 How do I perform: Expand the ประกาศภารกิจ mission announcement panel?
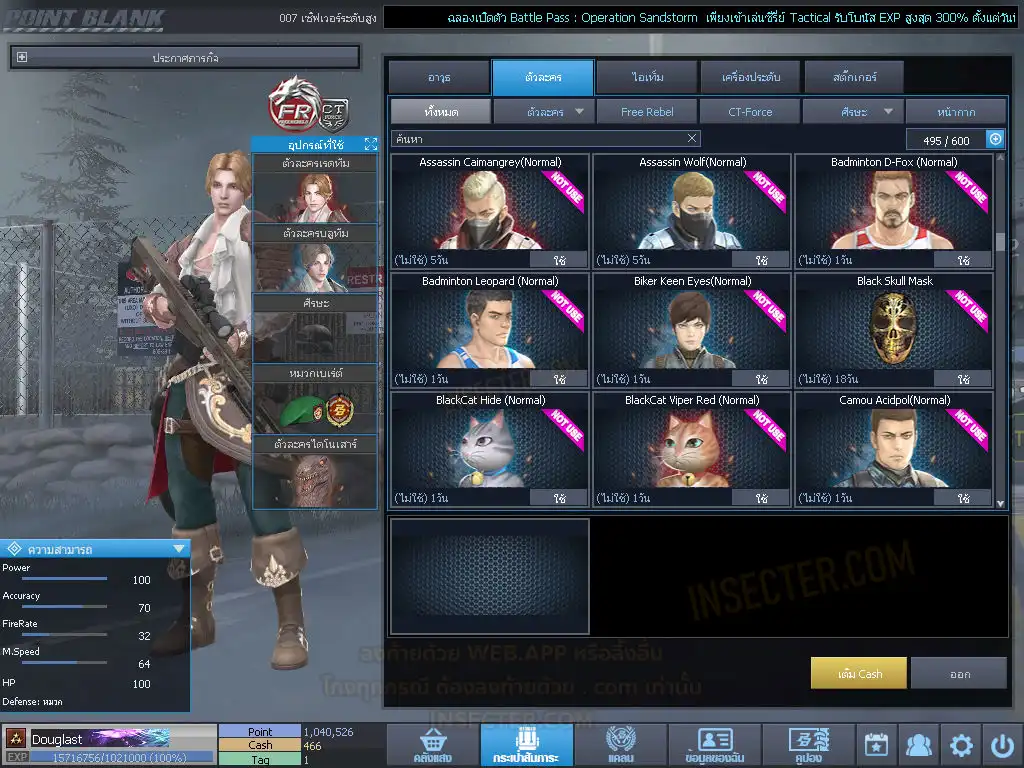coord(22,58)
